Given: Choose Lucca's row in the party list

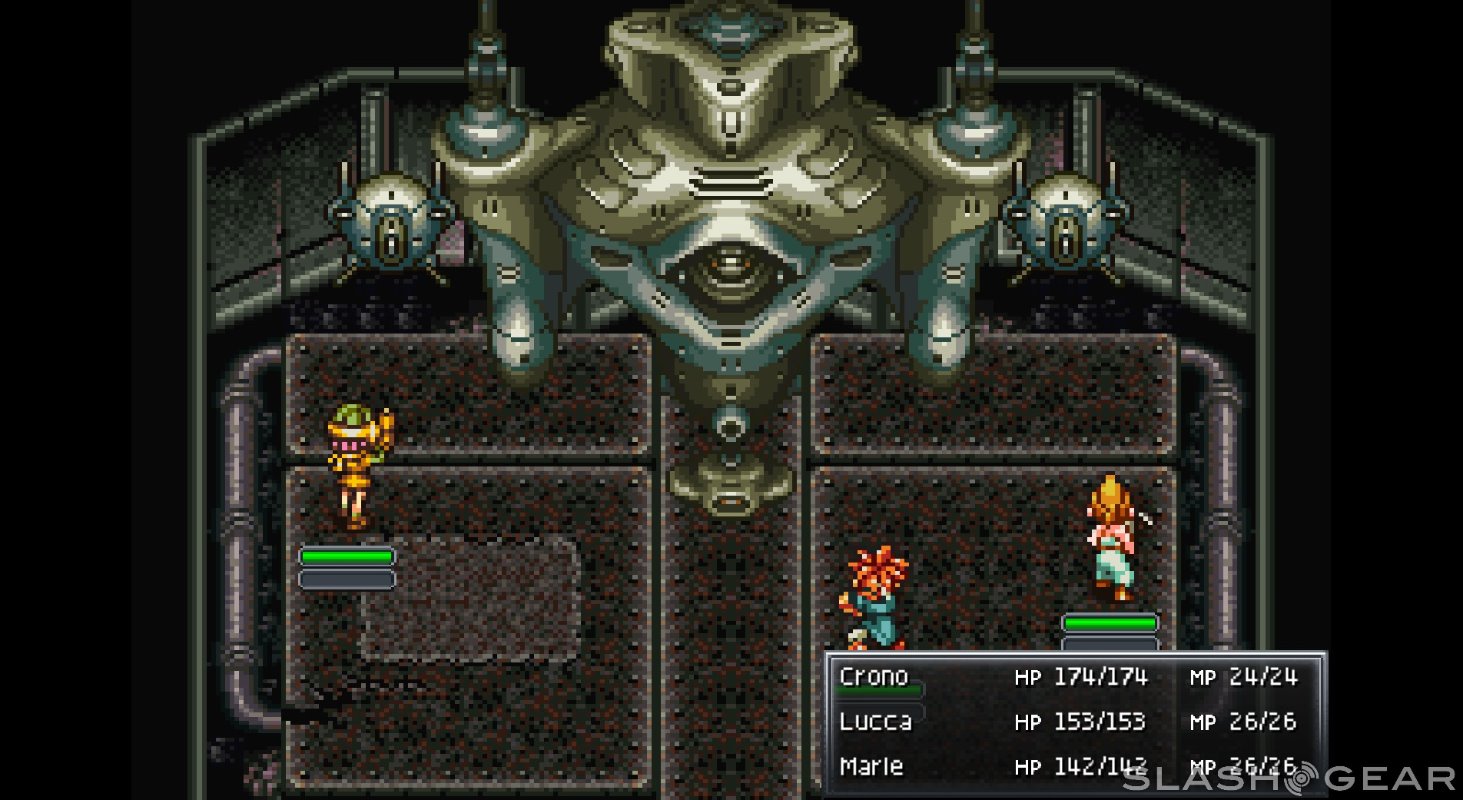Looking at the screenshot, I should tap(875, 721).
